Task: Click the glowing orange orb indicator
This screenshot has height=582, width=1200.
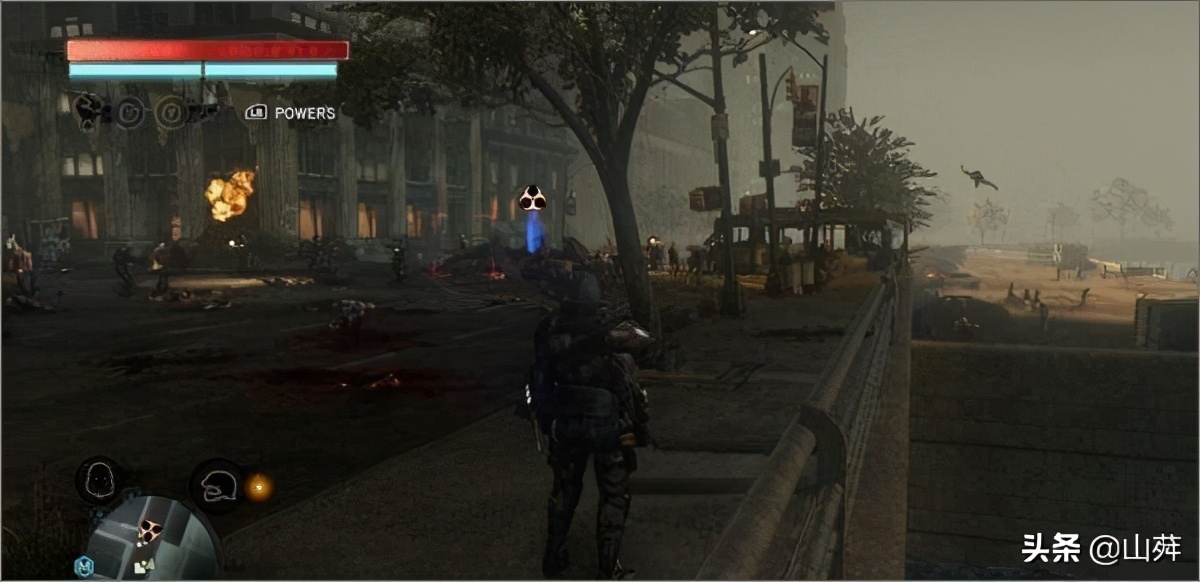Action: coord(259,487)
